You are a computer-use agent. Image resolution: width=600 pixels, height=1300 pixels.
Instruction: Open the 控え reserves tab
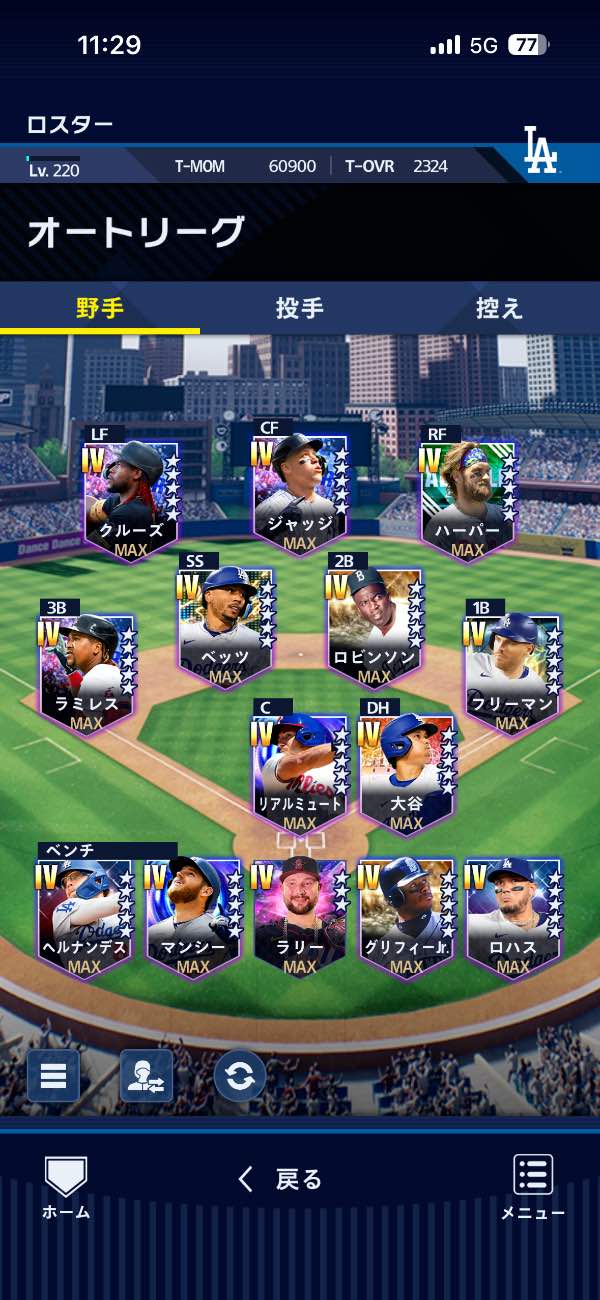499,308
